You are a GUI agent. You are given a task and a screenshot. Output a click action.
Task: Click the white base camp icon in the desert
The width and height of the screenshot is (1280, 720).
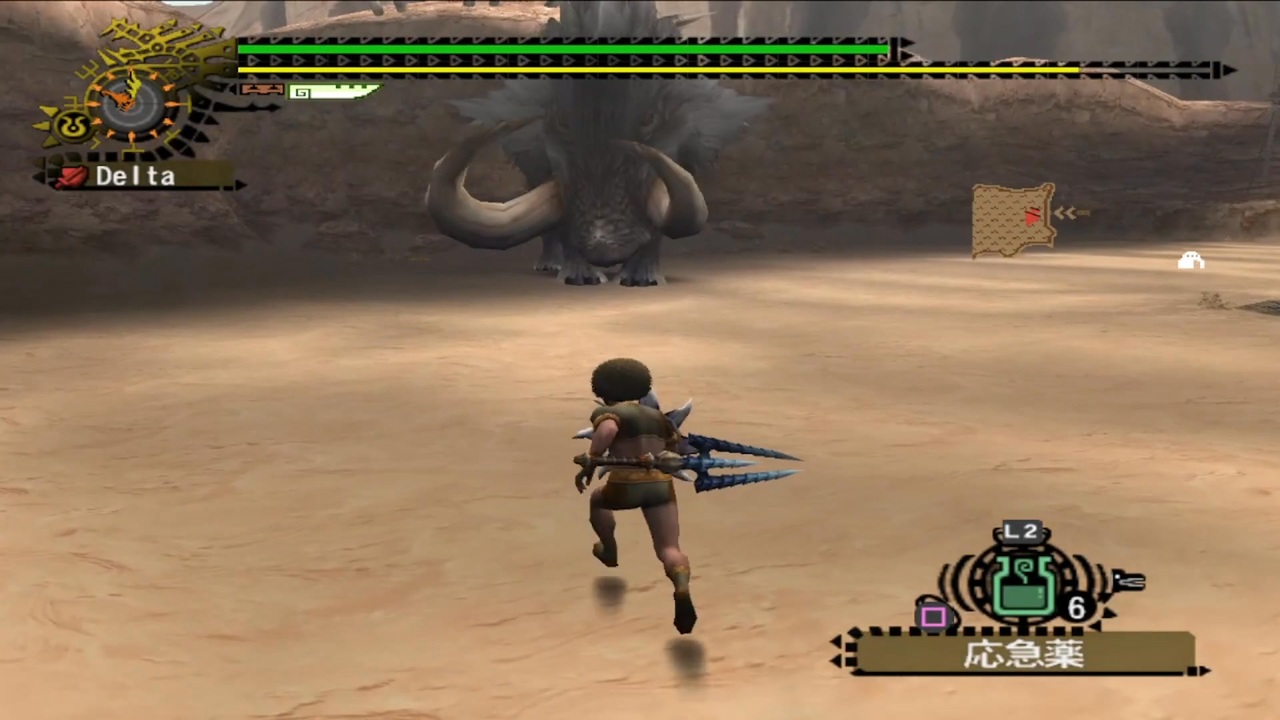click(1192, 260)
